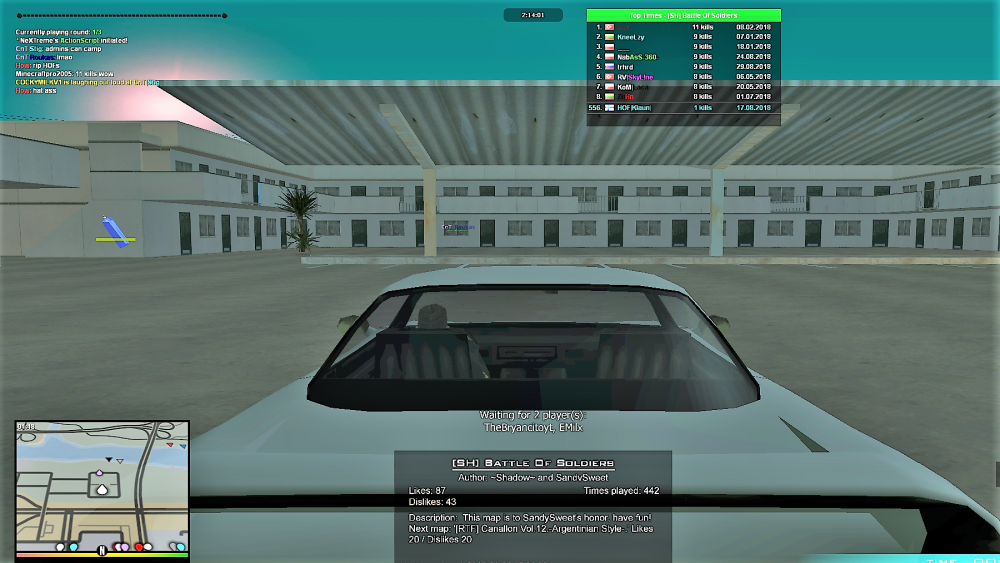Click the north N marker on the radar
Screen dimensions: 1000x563
tap(101, 550)
